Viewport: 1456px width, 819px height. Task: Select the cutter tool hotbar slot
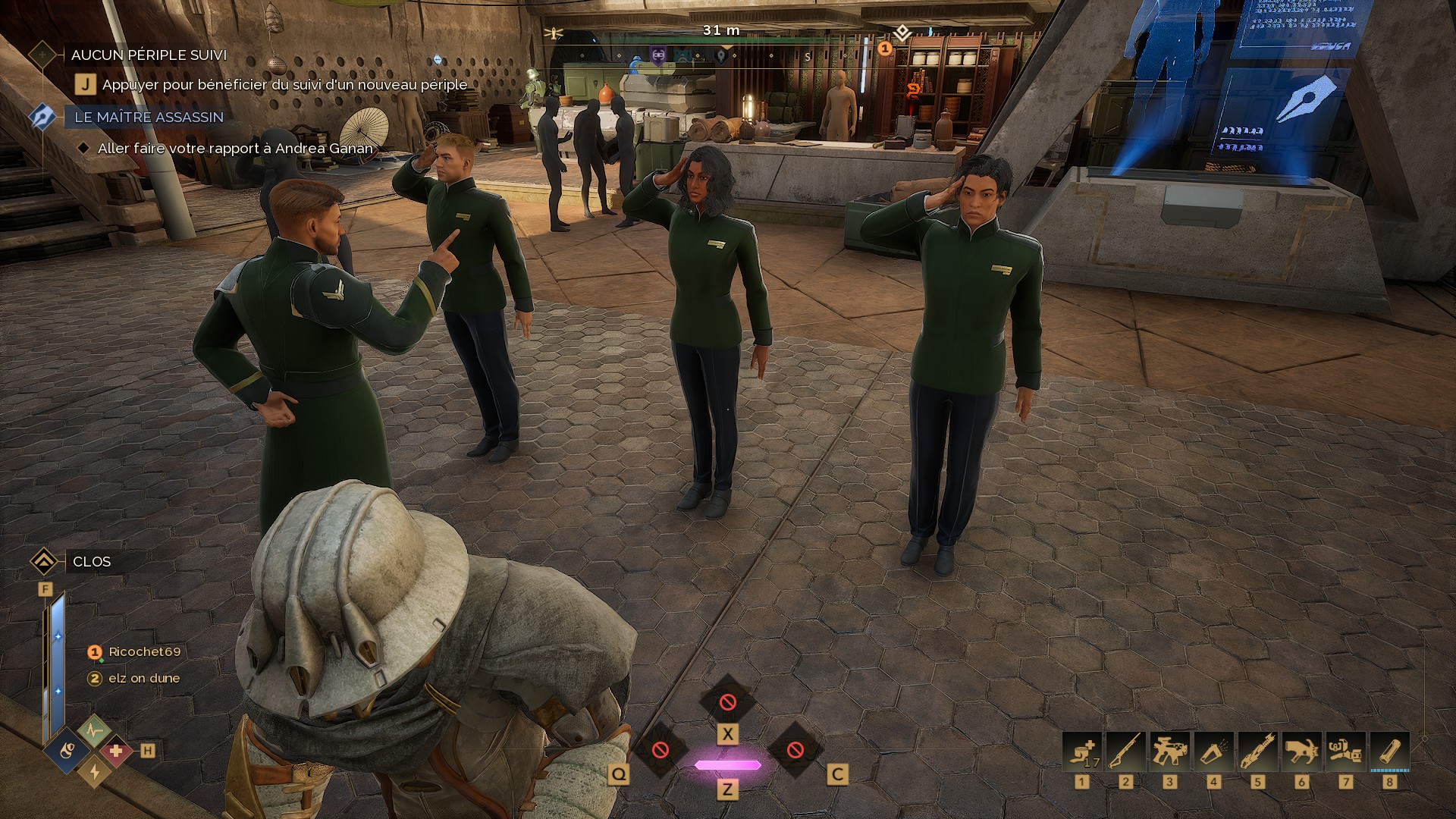(x=1258, y=752)
